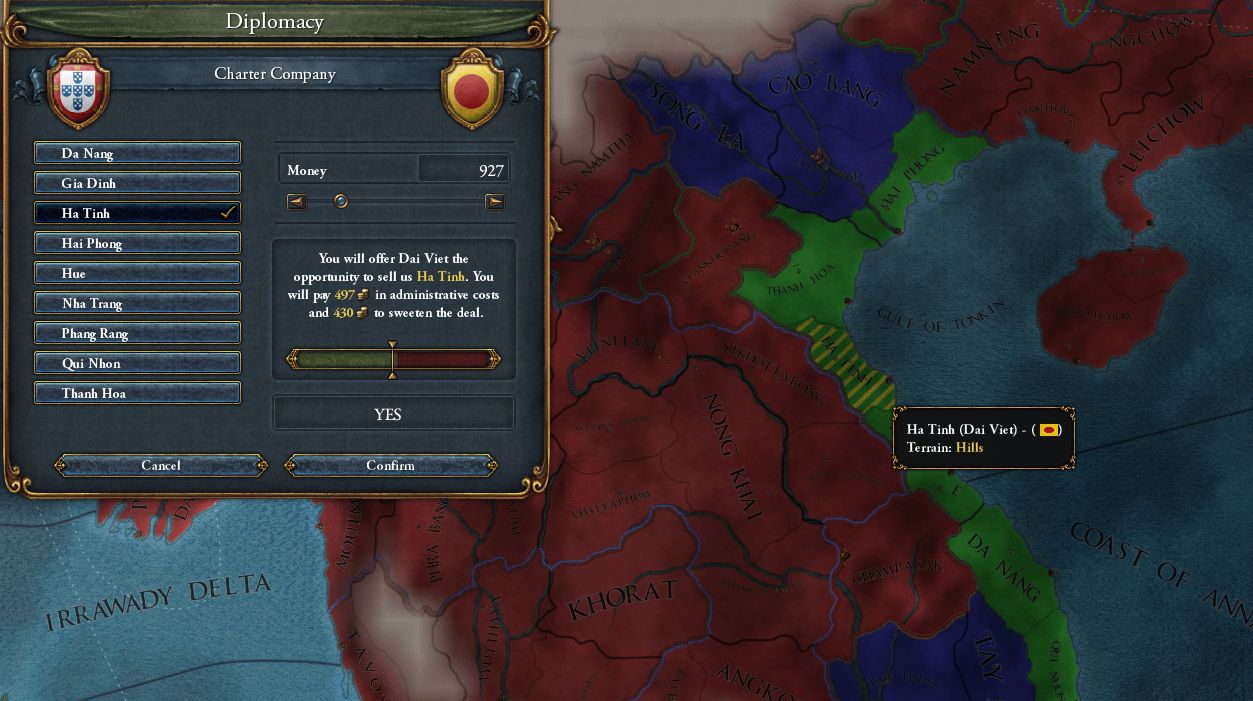
Task: Confirm the Charter Company deal
Action: click(390, 465)
